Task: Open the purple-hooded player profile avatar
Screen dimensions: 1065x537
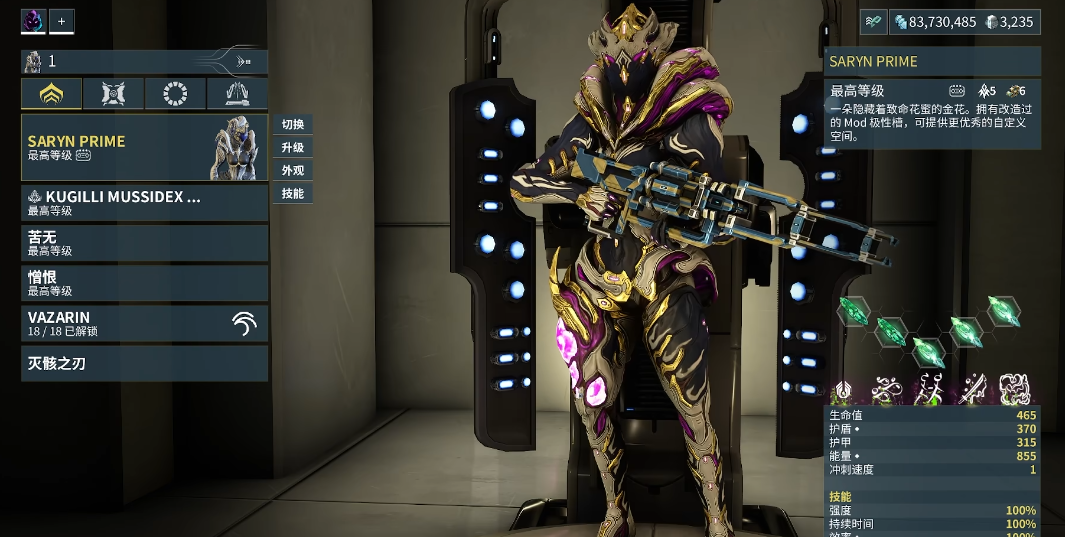Action: [33, 21]
